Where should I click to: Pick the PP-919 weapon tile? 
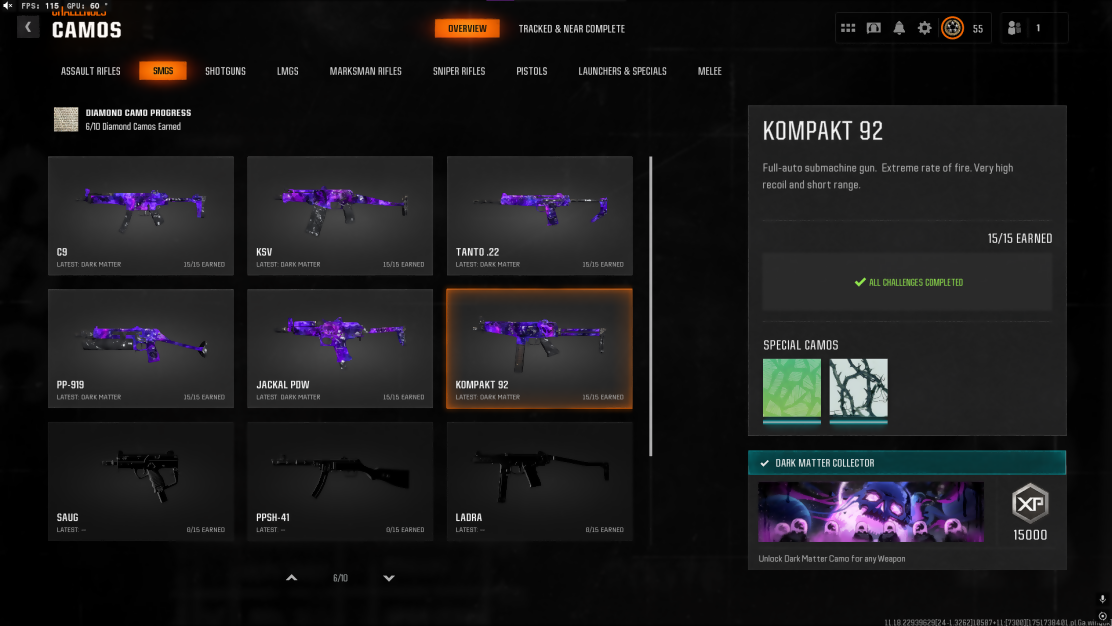(141, 348)
